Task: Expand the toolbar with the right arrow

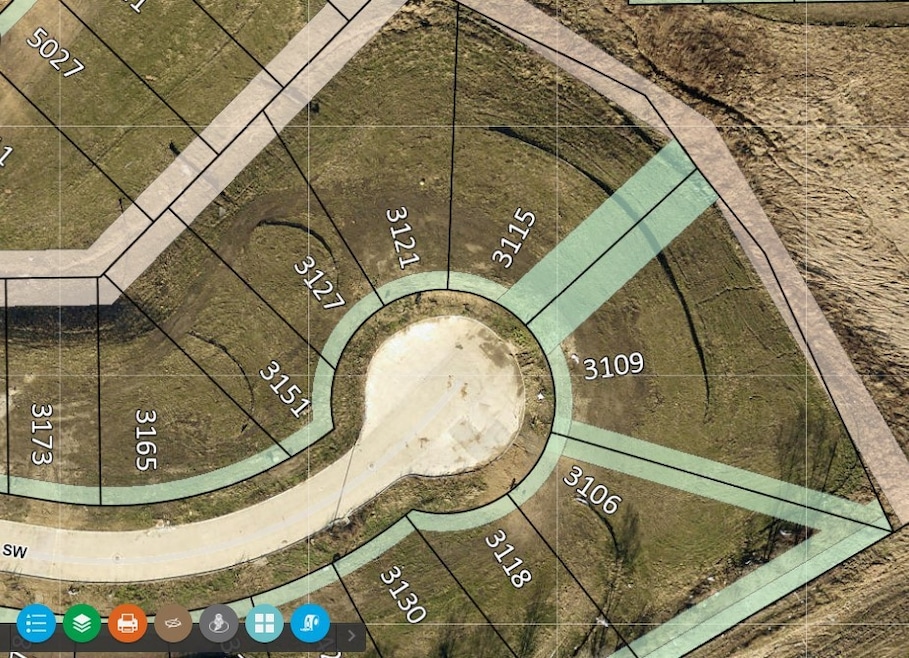Action: [351, 633]
